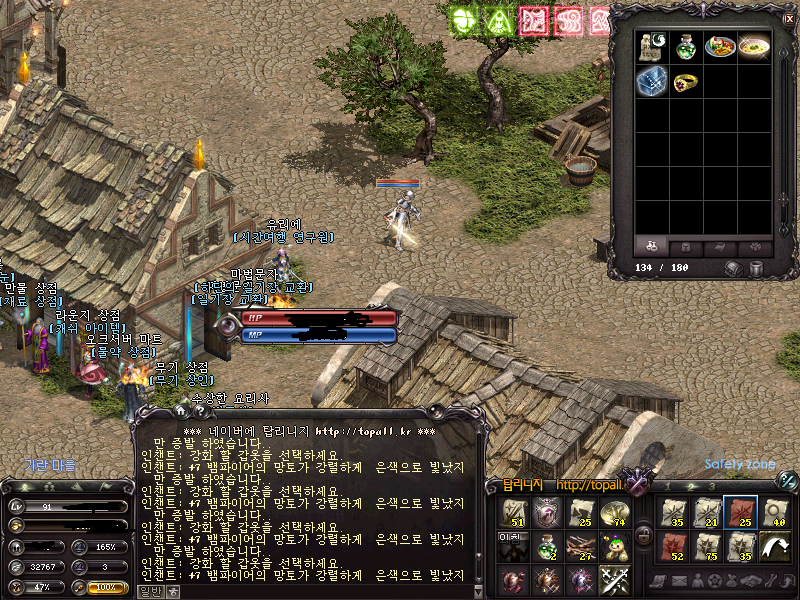Use the red scroll with count 52
800x600 pixels.
[674, 547]
